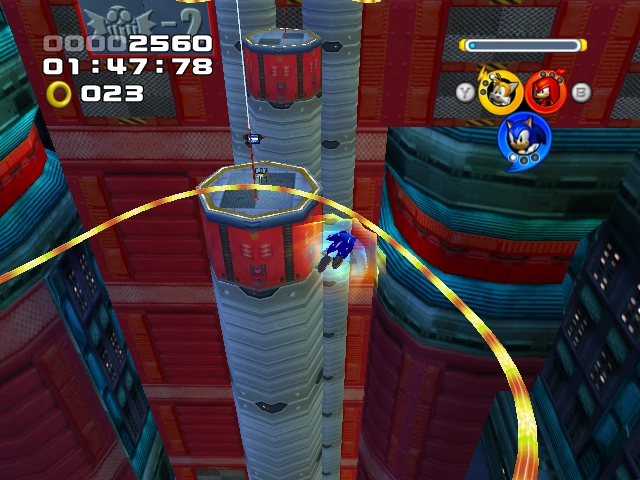Select the Knuckles character icon

point(546,91)
